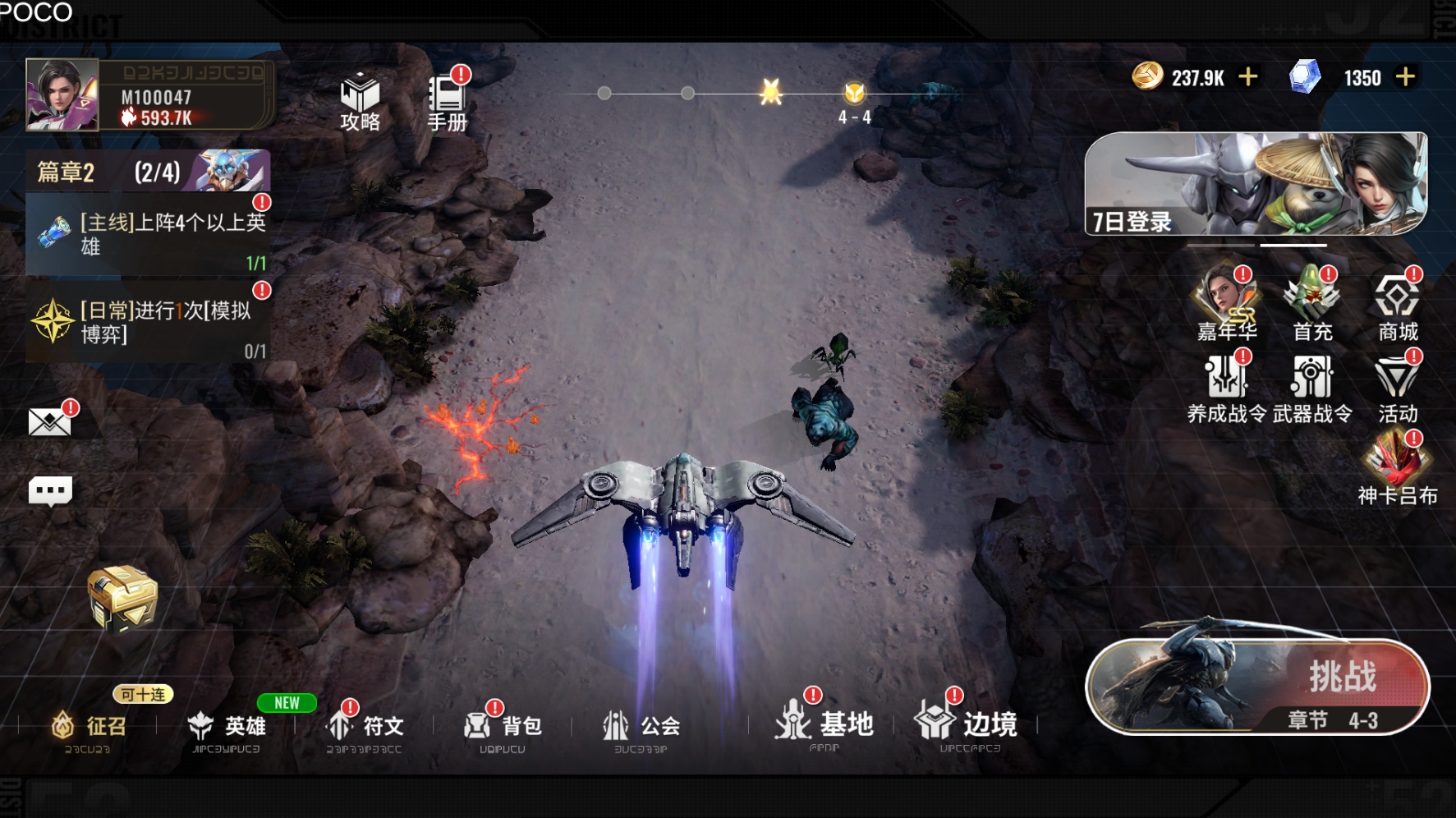The image size is (1456, 818).
Task: Open the 嘉年华 carnival event
Action: click(x=1227, y=304)
